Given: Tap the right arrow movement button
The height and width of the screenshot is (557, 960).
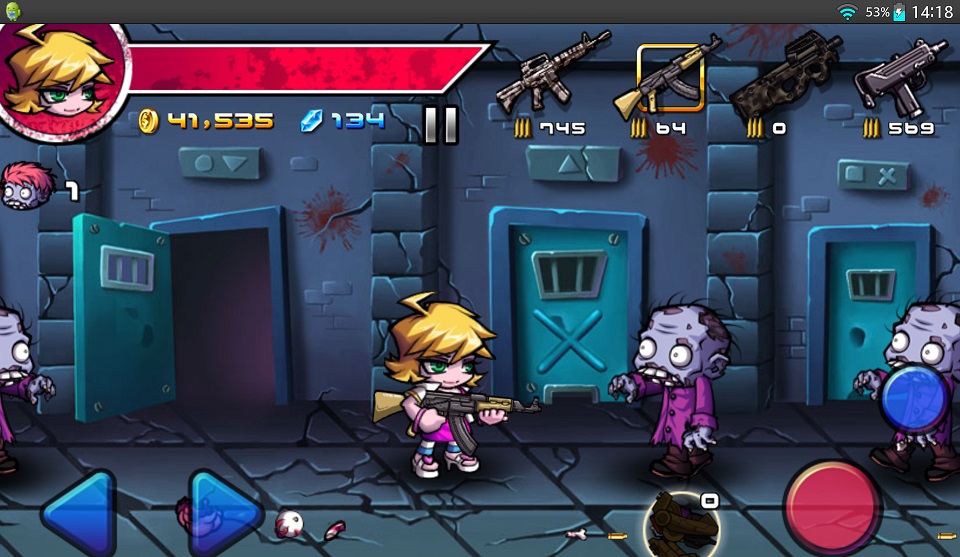Looking at the screenshot, I should [224, 514].
